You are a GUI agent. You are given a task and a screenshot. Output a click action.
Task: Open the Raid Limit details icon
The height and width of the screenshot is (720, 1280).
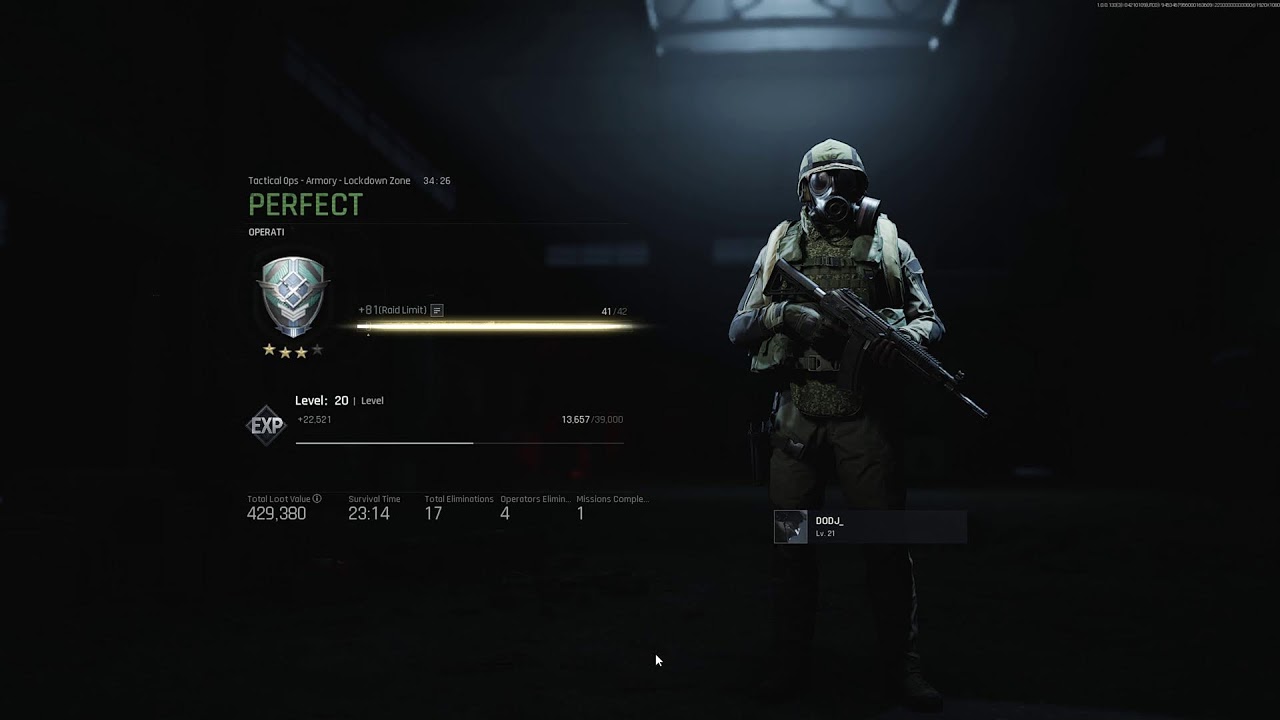click(437, 311)
